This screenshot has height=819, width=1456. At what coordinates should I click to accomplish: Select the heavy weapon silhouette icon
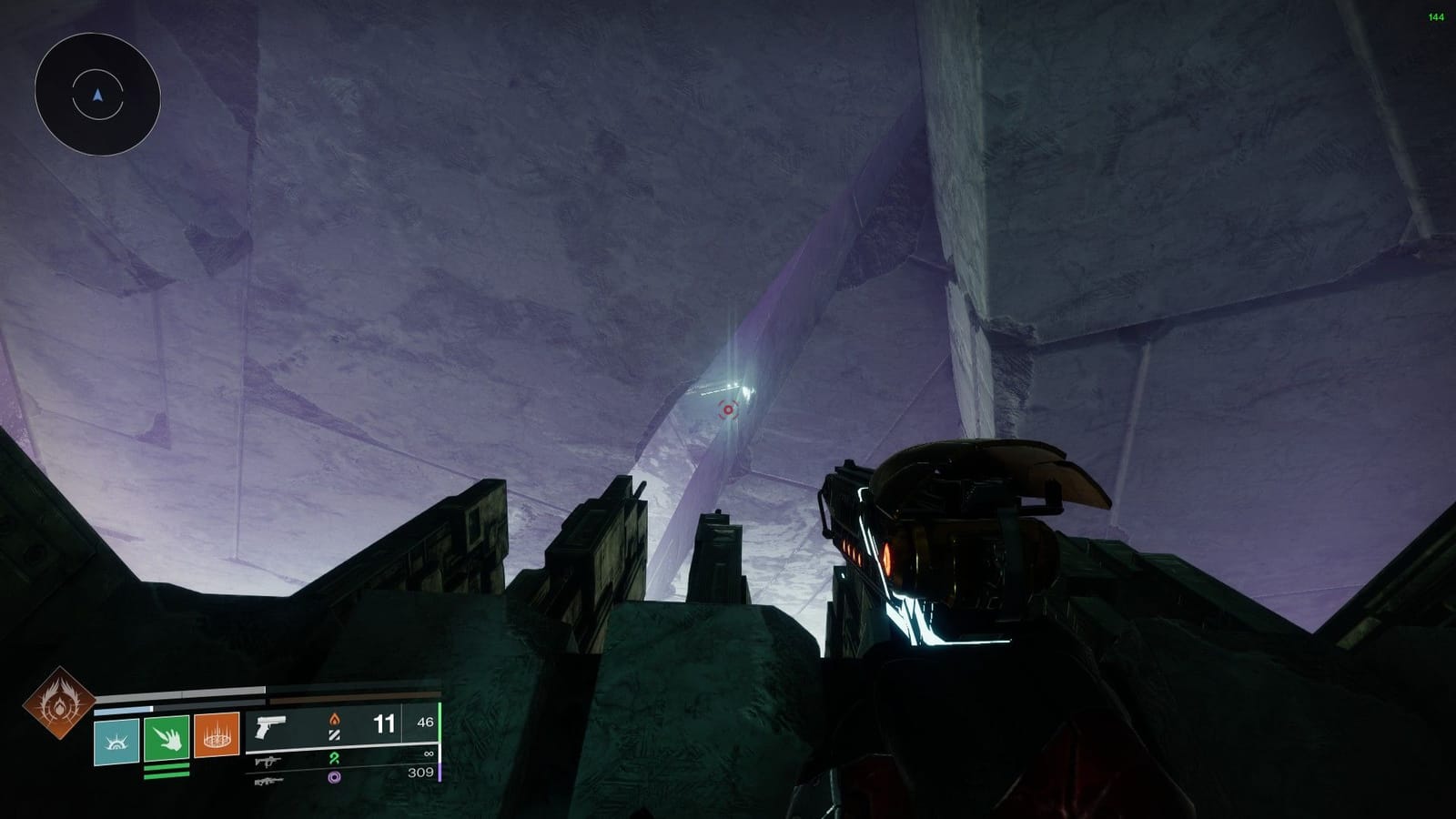point(269,781)
